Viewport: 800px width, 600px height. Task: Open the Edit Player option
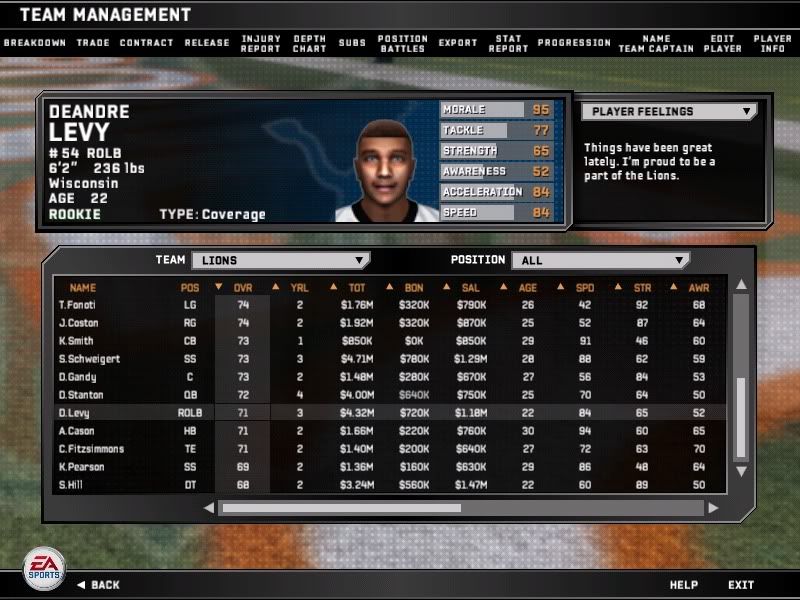[722, 44]
